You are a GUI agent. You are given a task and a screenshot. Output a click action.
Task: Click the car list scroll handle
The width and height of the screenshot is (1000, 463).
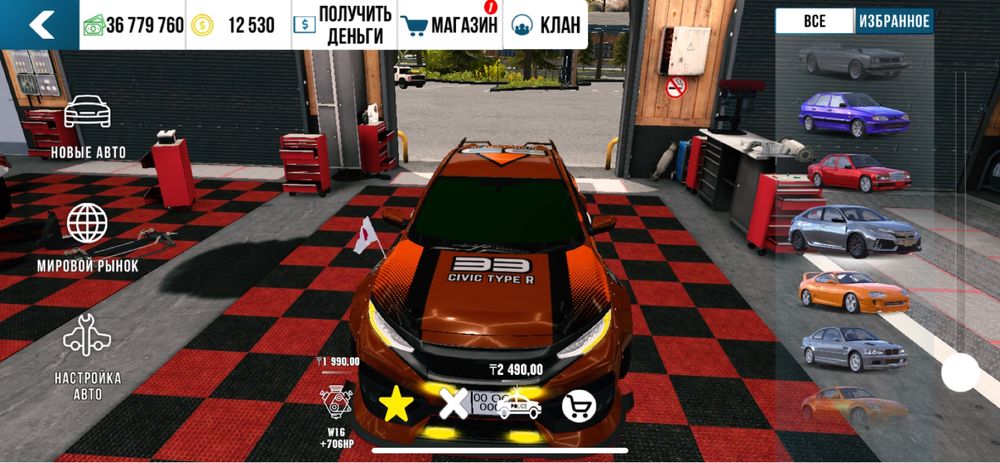(x=961, y=373)
